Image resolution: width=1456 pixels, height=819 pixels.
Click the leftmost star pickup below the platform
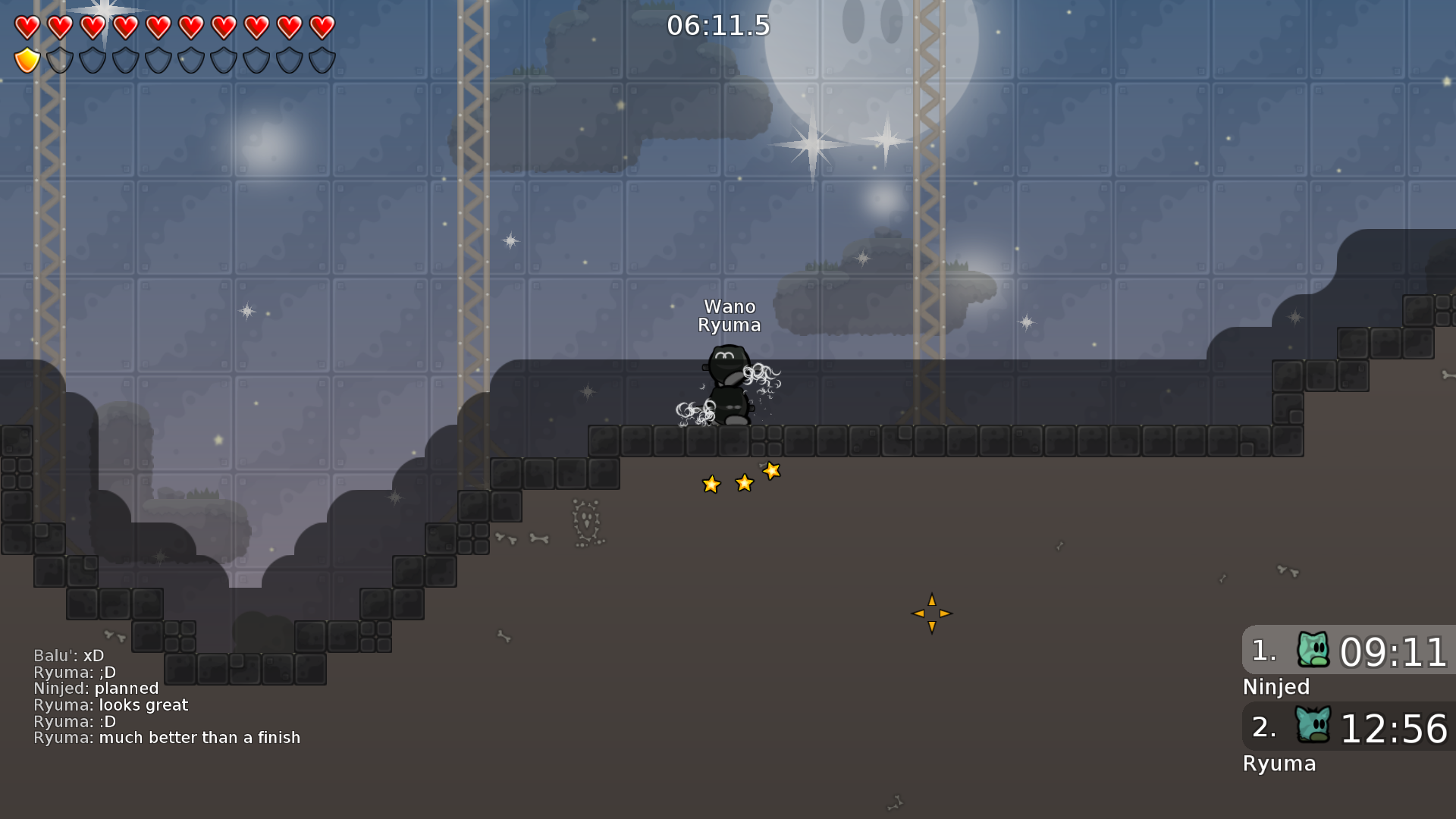[x=711, y=484]
